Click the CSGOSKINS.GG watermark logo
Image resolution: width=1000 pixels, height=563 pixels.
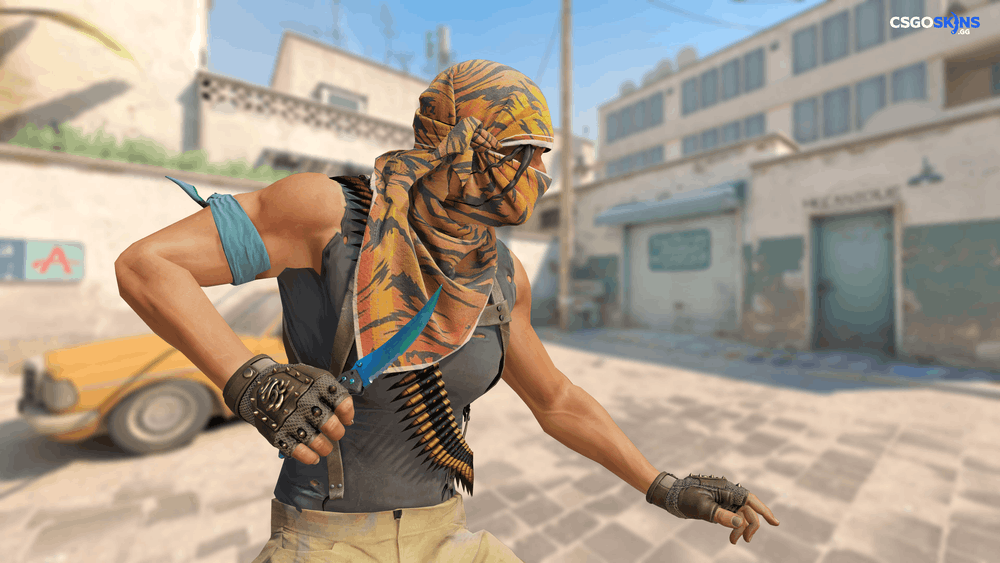coord(935,24)
